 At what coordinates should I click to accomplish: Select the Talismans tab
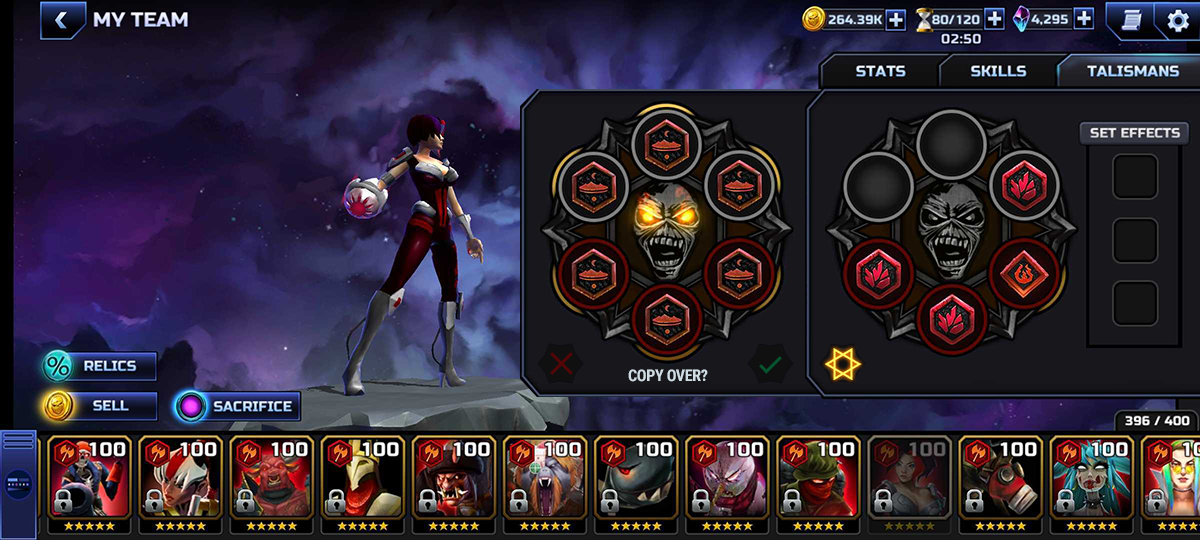(1132, 71)
